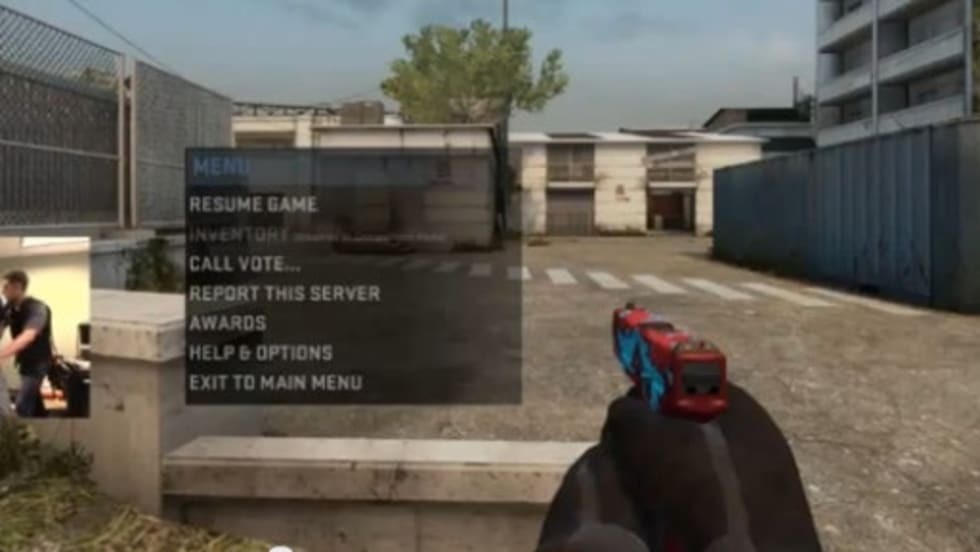Resume the game from pause menu
The width and height of the screenshot is (980, 552).
[253, 204]
